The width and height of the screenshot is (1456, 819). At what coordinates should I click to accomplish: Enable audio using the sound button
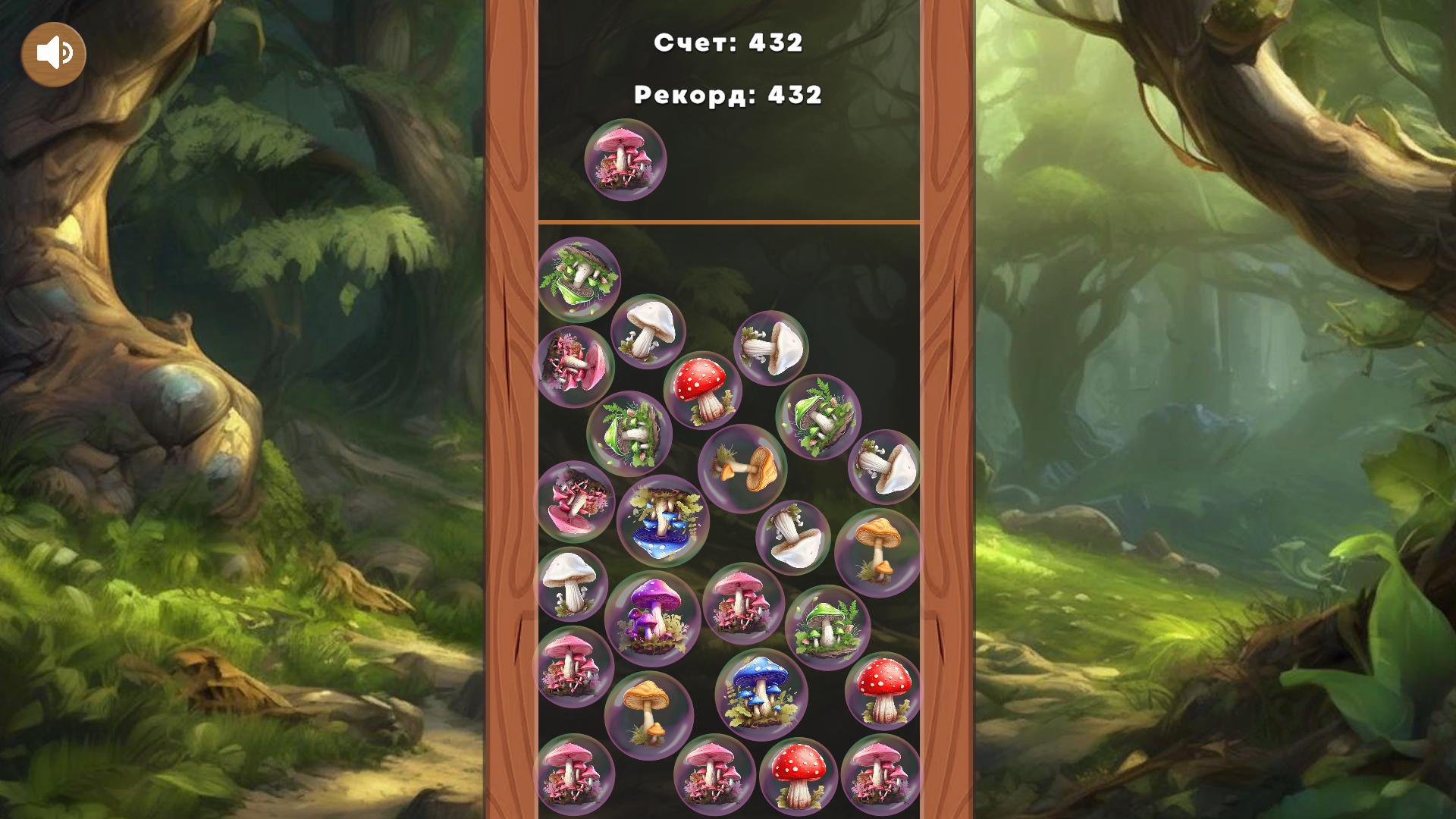(53, 52)
